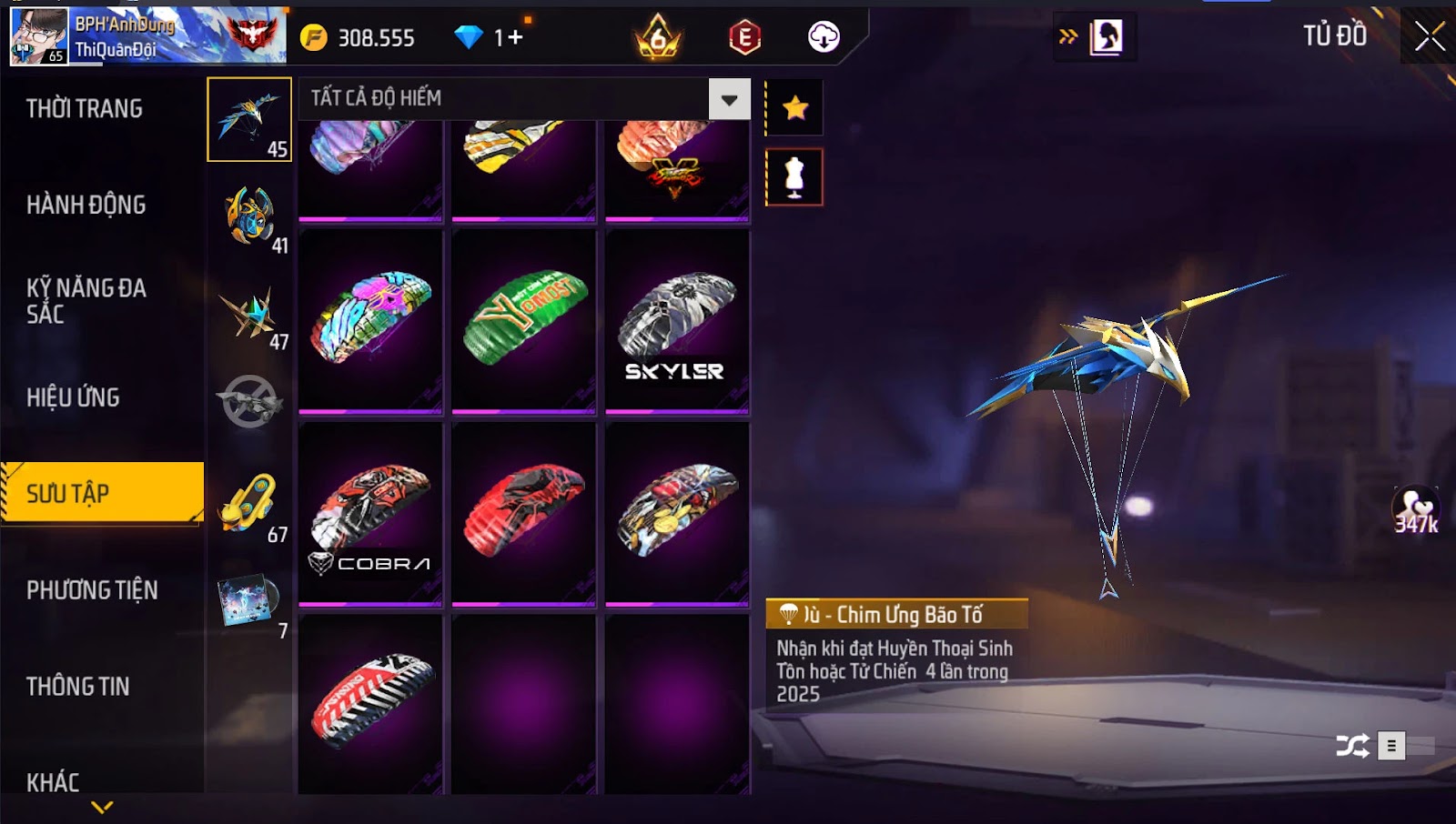Toggle the star favorites filter
Viewport: 1456px width, 824px height.
point(795,108)
